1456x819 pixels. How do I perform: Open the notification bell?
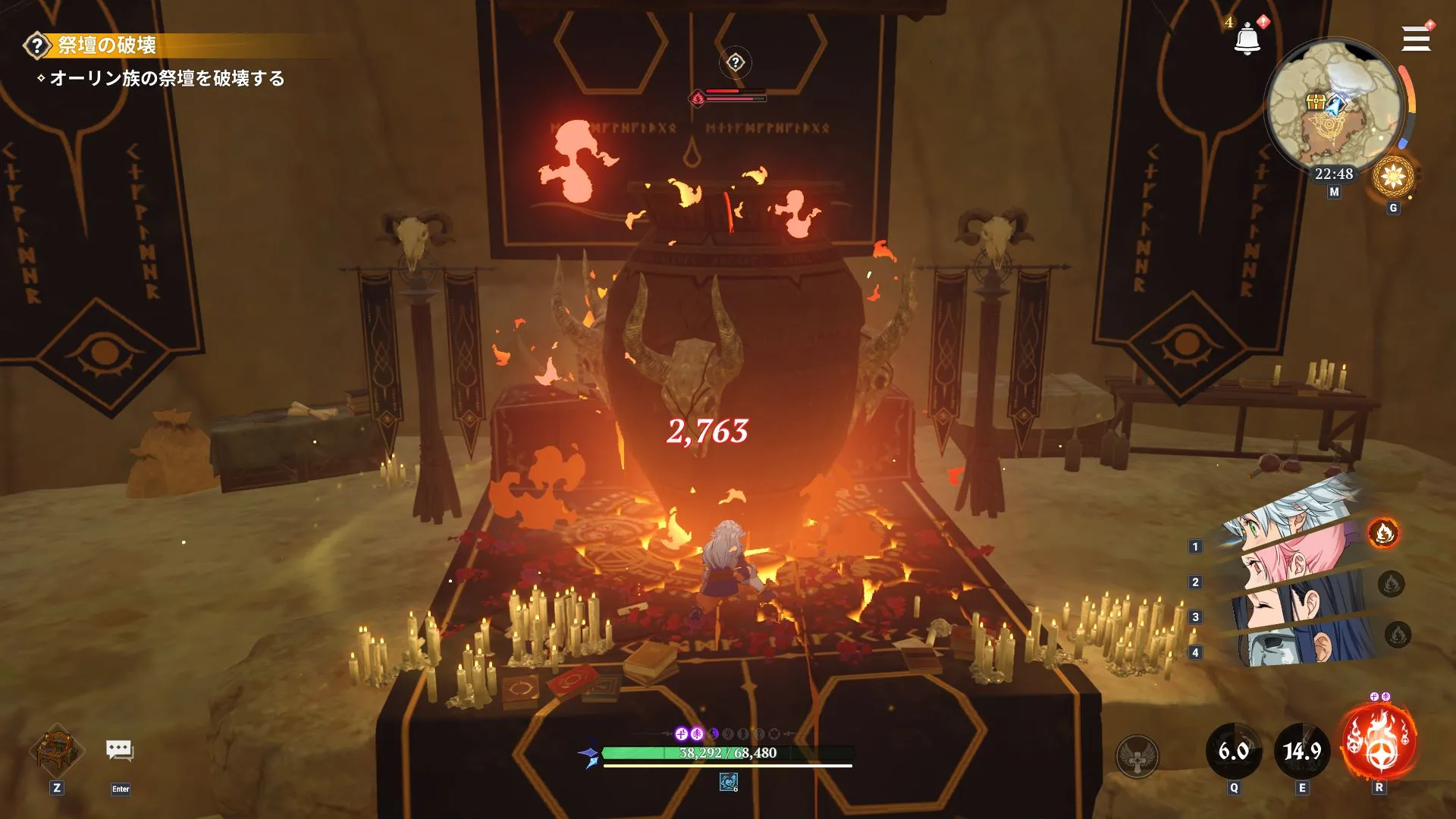1247,39
